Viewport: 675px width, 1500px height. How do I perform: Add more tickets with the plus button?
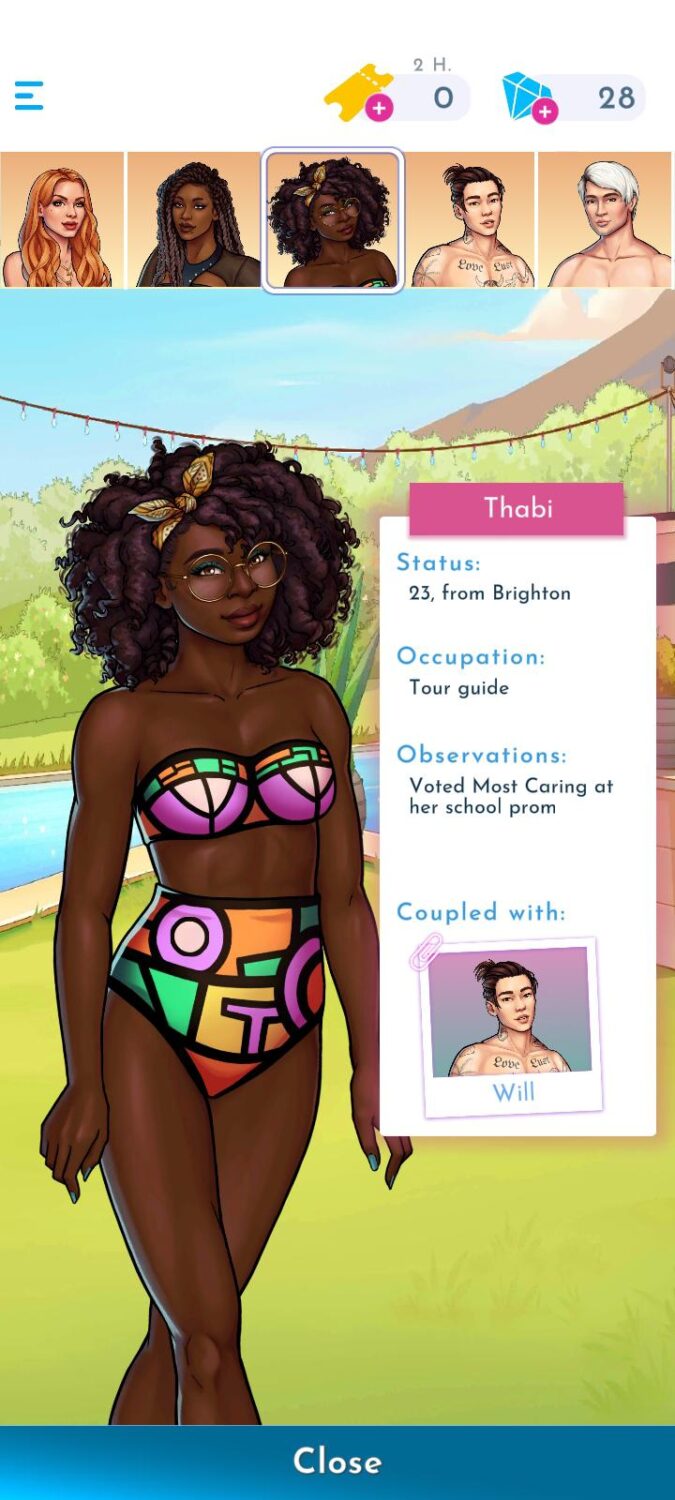pyautogui.click(x=379, y=108)
